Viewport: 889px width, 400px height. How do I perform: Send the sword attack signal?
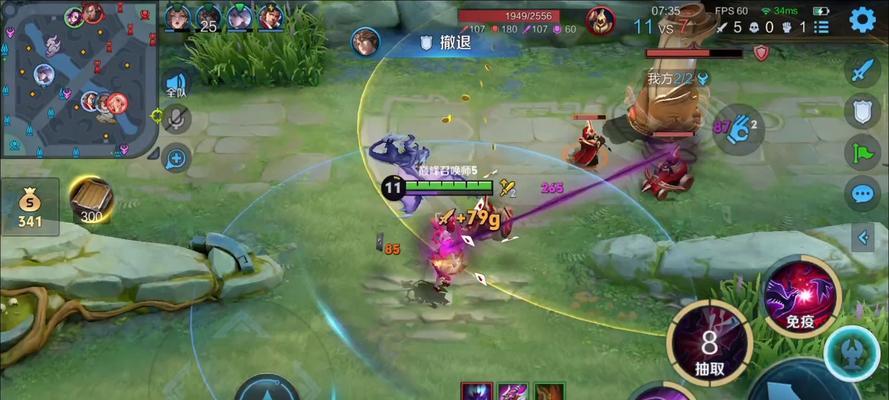tap(862, 71)
